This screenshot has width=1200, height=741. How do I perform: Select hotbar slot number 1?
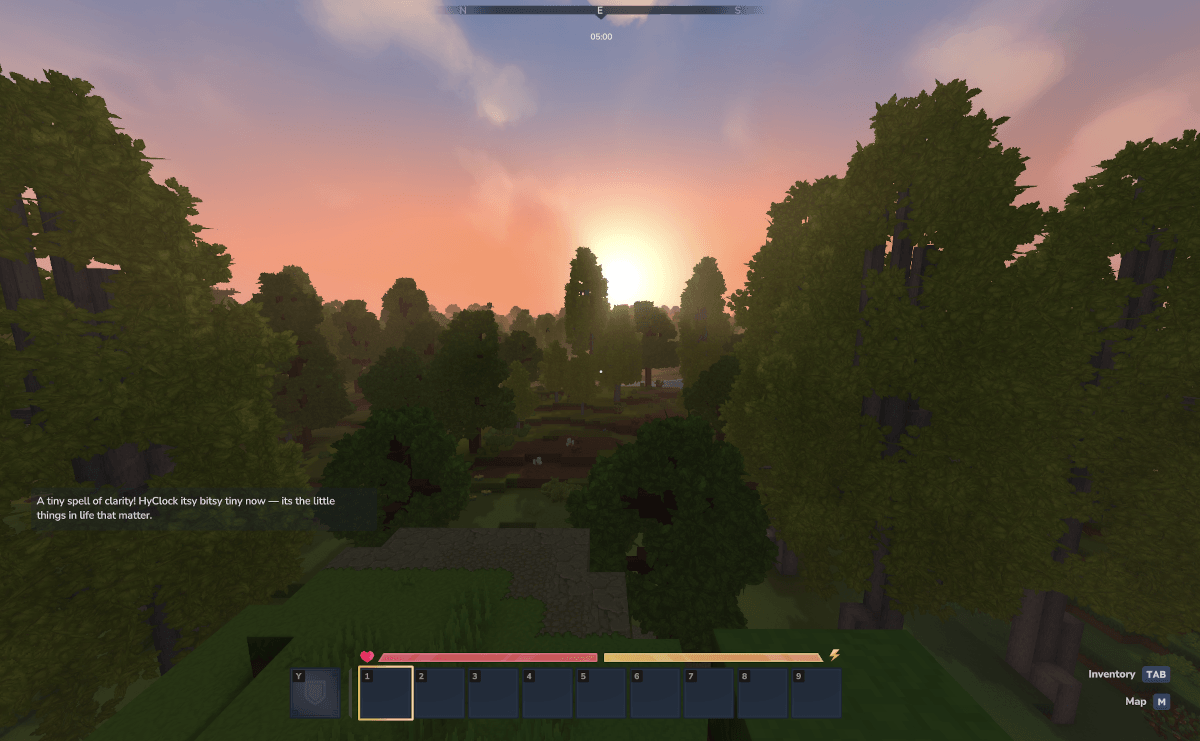[386, 693]
